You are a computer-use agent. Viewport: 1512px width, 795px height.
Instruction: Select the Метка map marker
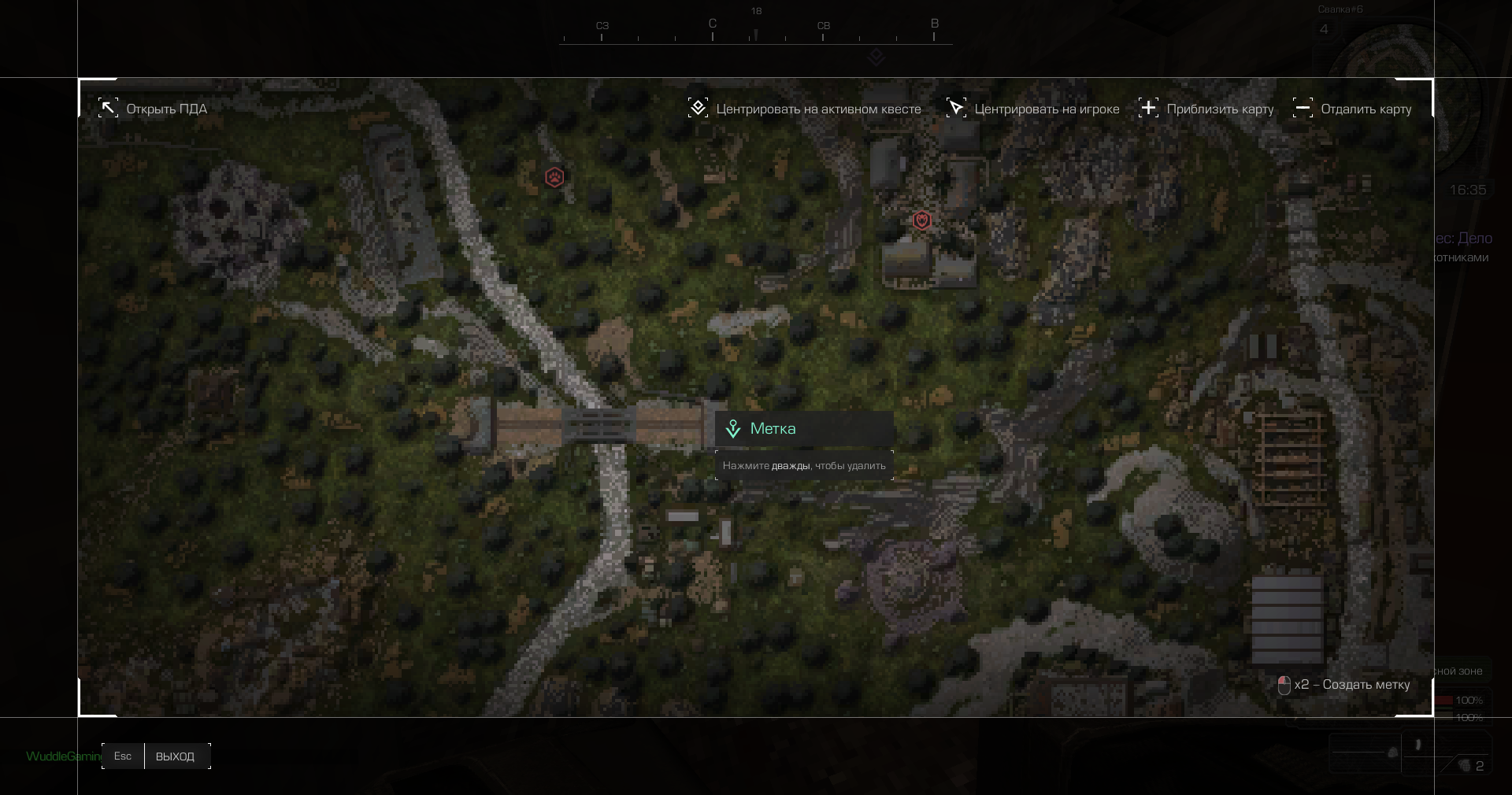pyautogui.click(x=733, y=429)
